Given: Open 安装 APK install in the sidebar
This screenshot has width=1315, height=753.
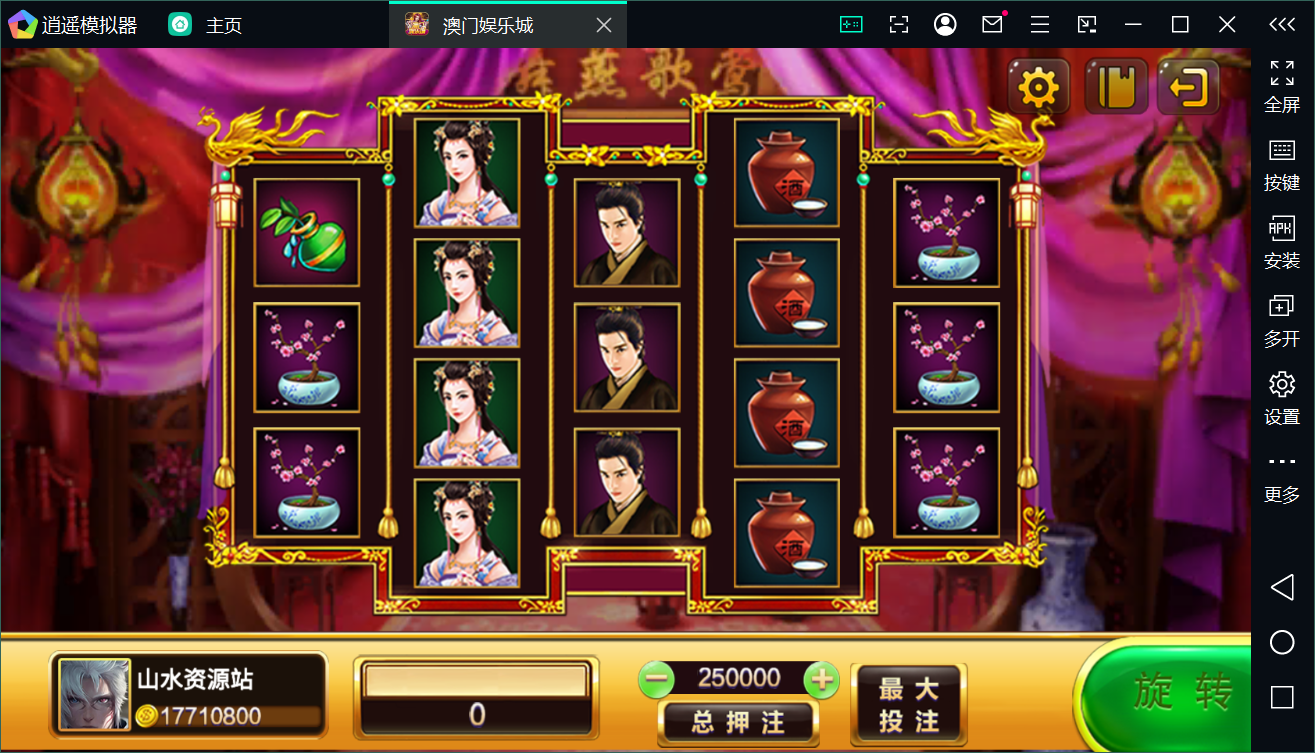Looking at the screenshot, I should [x=1282, y=242].
